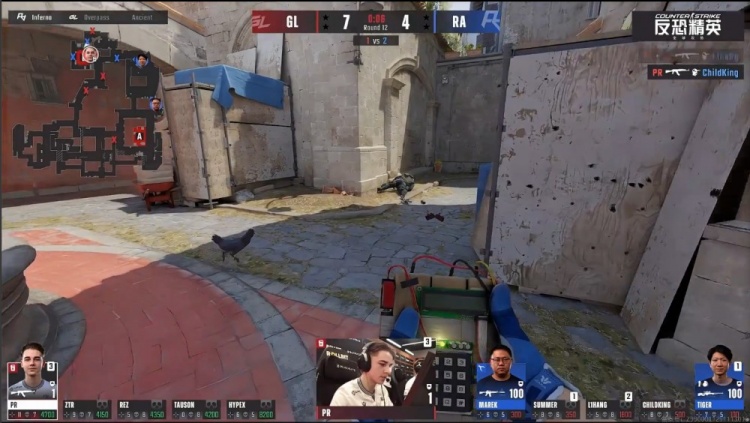Click the A bombsite marker on minimap
This screenshot has width=750, height=423.
tap(139, 136)
